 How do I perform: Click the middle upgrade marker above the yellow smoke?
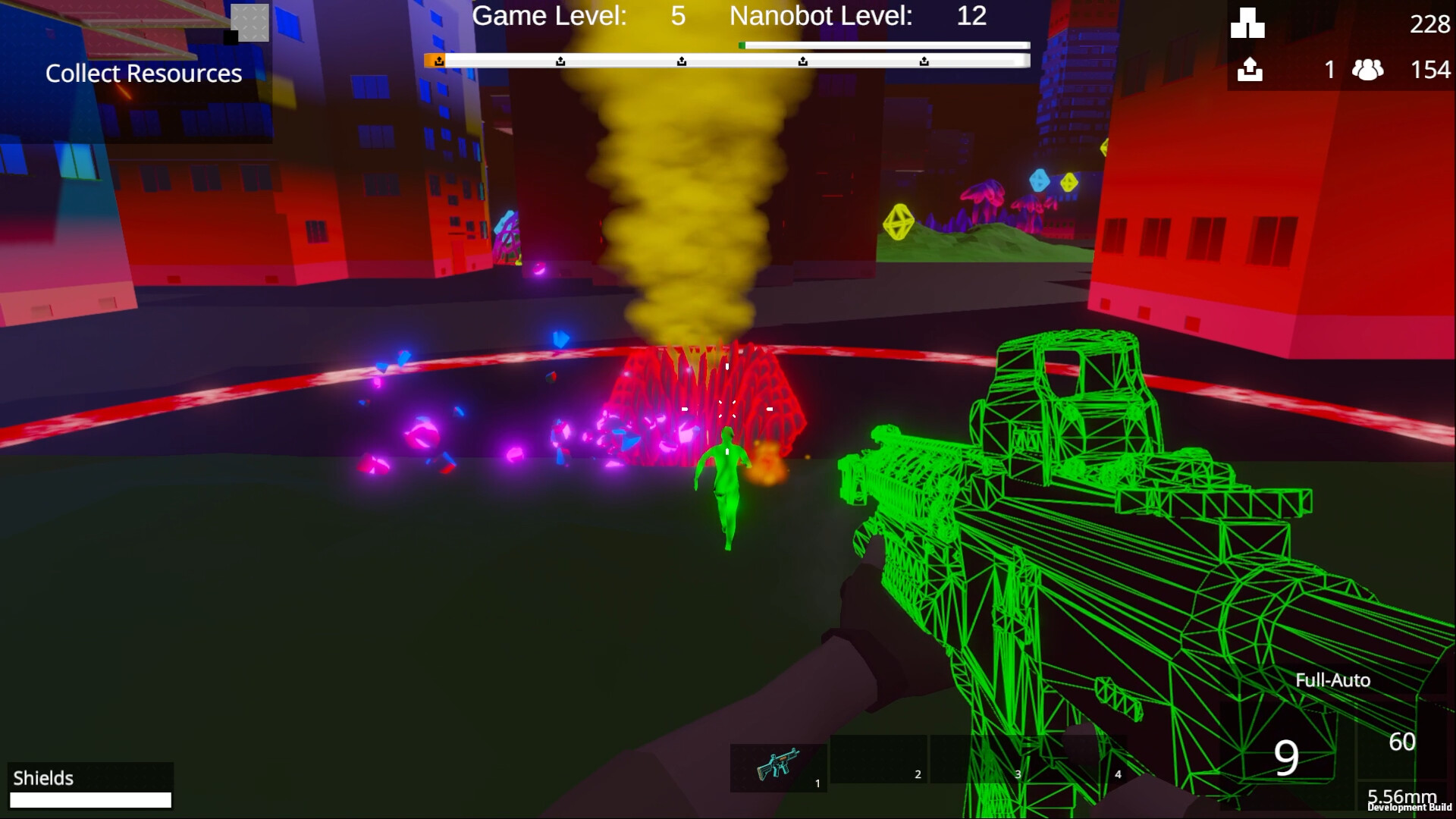[682, 59]
